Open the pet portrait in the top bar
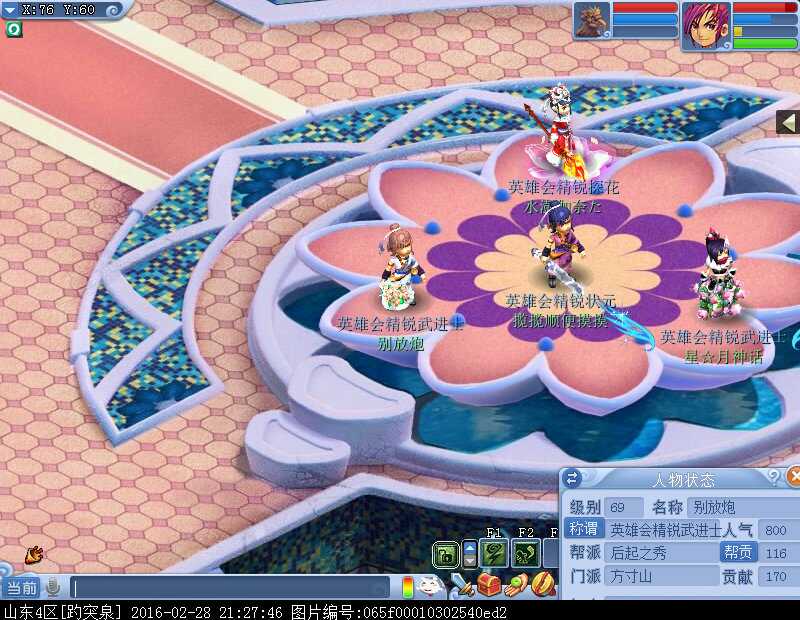The height and width of the screenshot is (620, 800). click(592, 20)
